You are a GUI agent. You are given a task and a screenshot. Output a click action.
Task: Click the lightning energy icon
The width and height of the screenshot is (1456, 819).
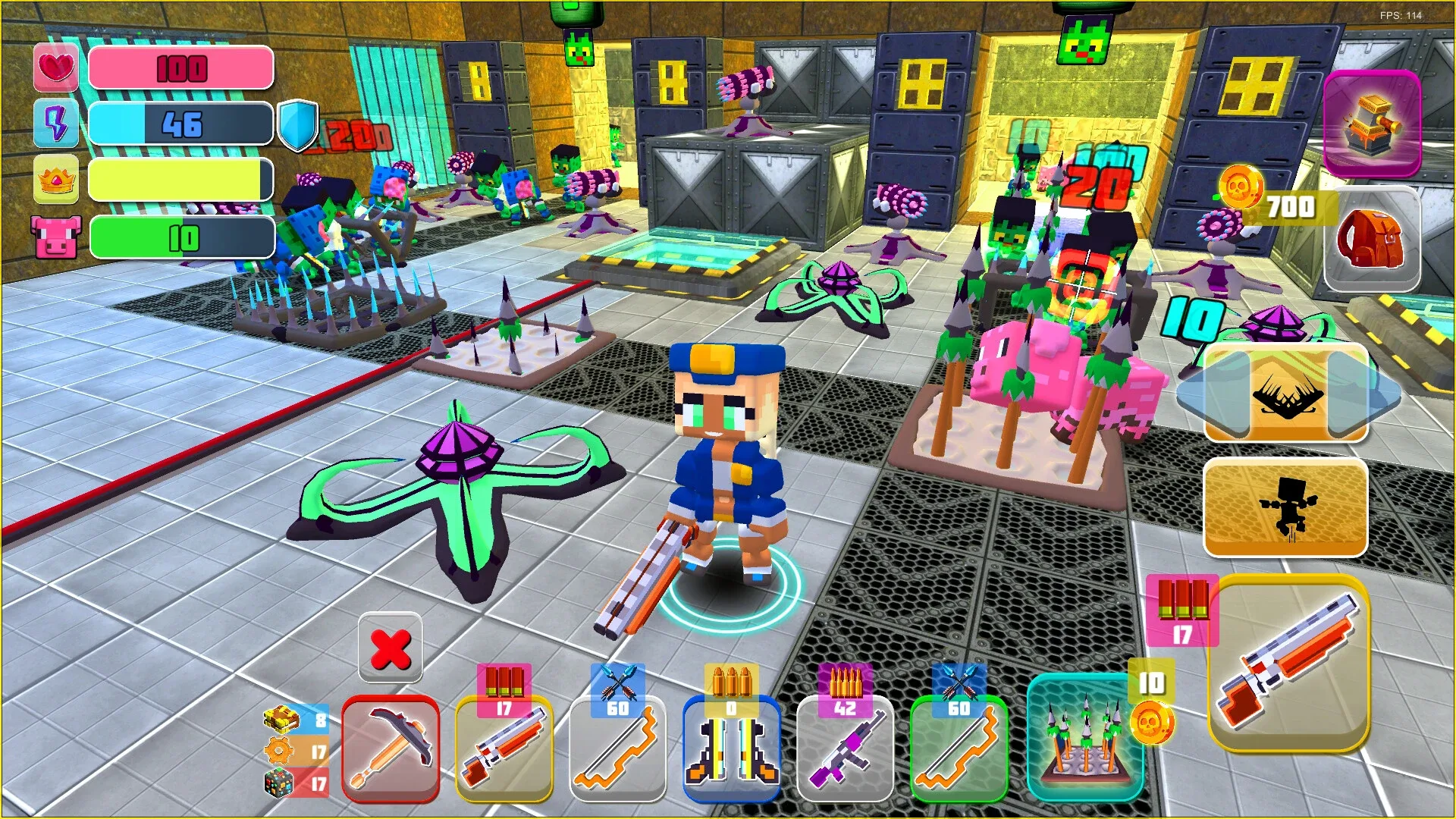coord(56,124)
